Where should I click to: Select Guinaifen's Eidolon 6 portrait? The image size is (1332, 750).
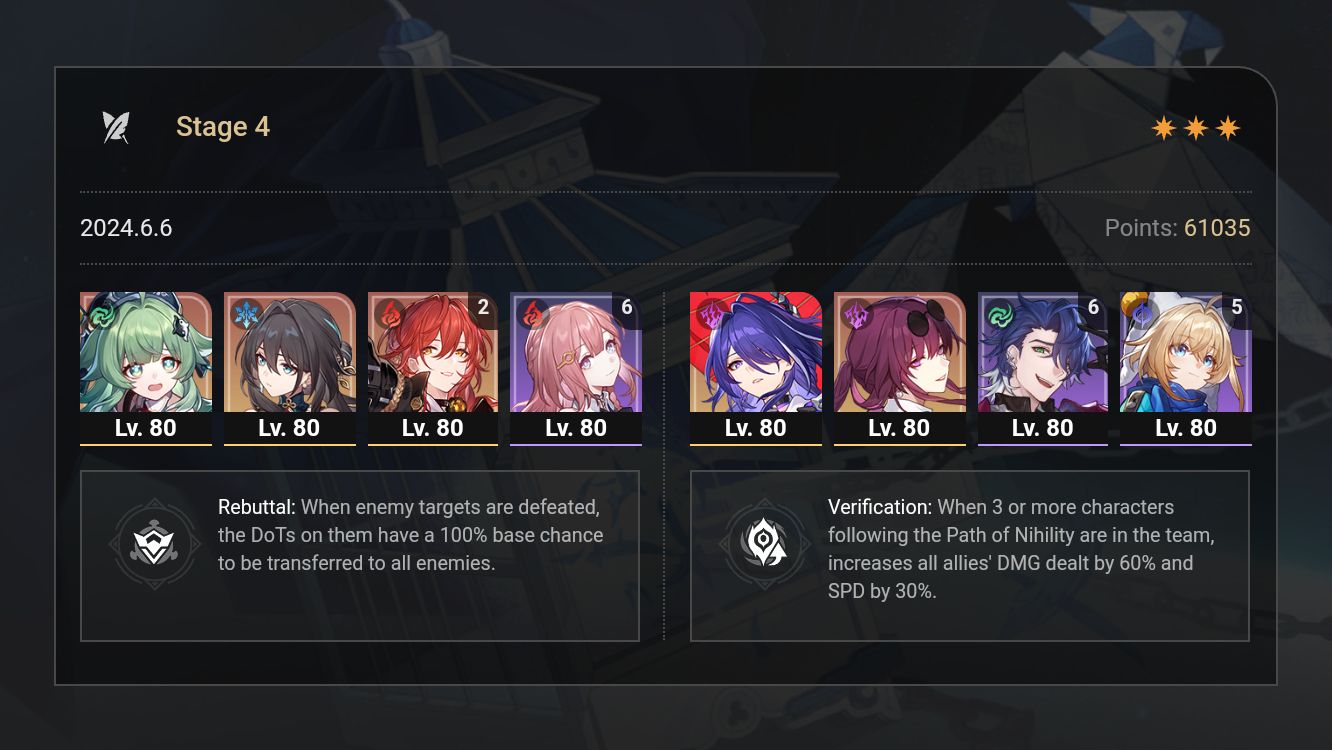576,360
